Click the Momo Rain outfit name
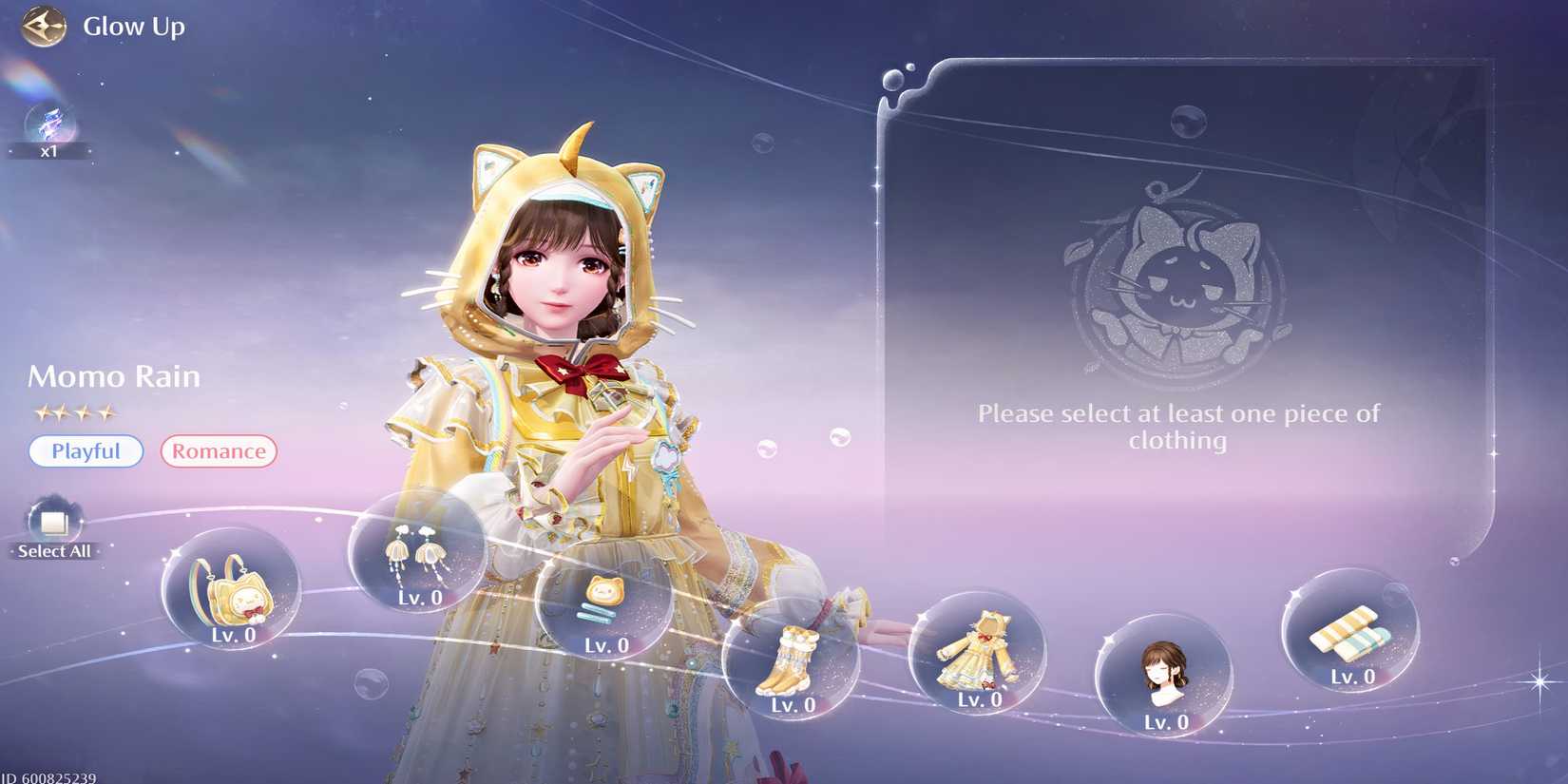 click(114, 376)
